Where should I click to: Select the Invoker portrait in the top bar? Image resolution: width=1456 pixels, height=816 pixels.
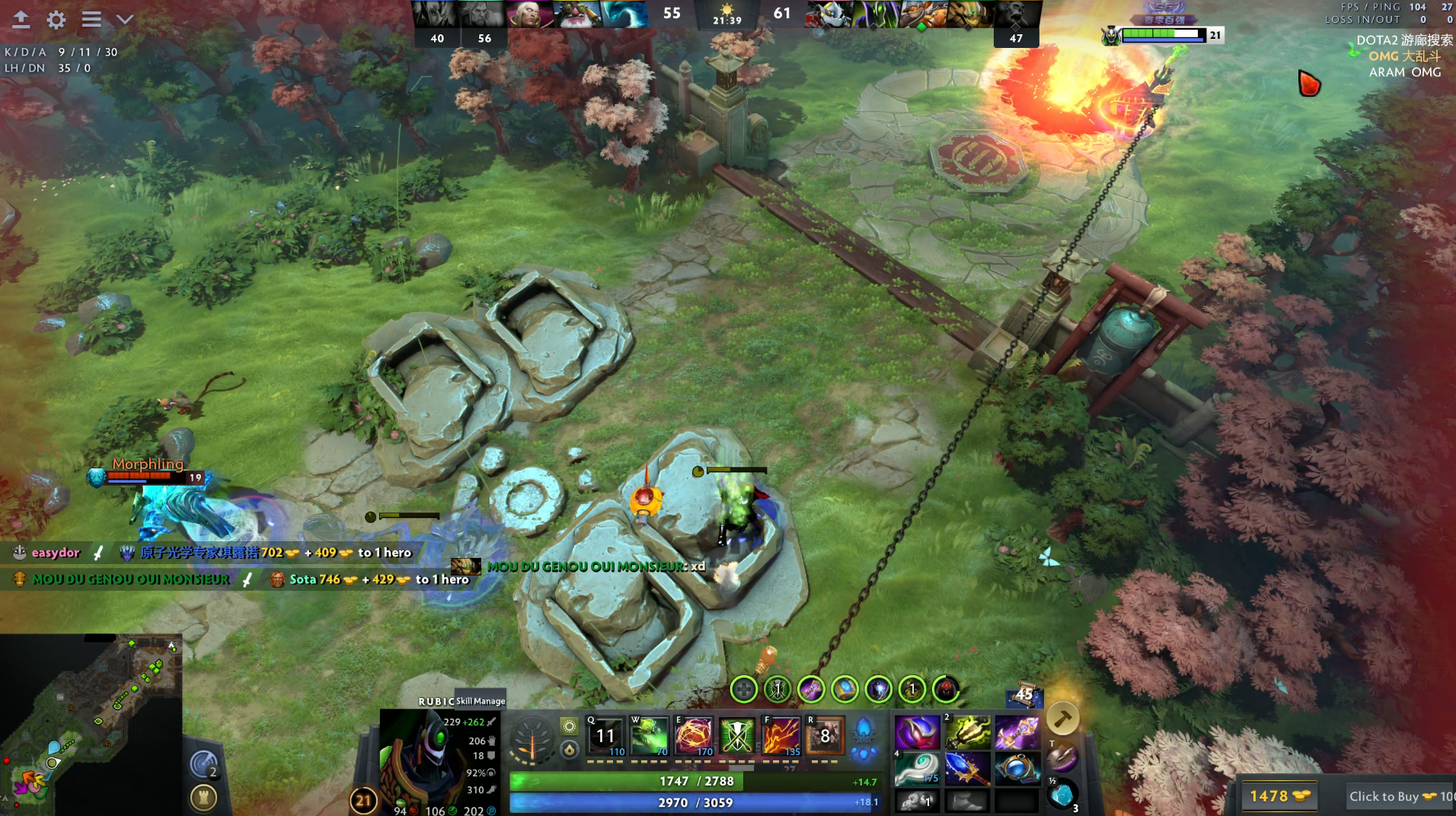coord(529,14)
